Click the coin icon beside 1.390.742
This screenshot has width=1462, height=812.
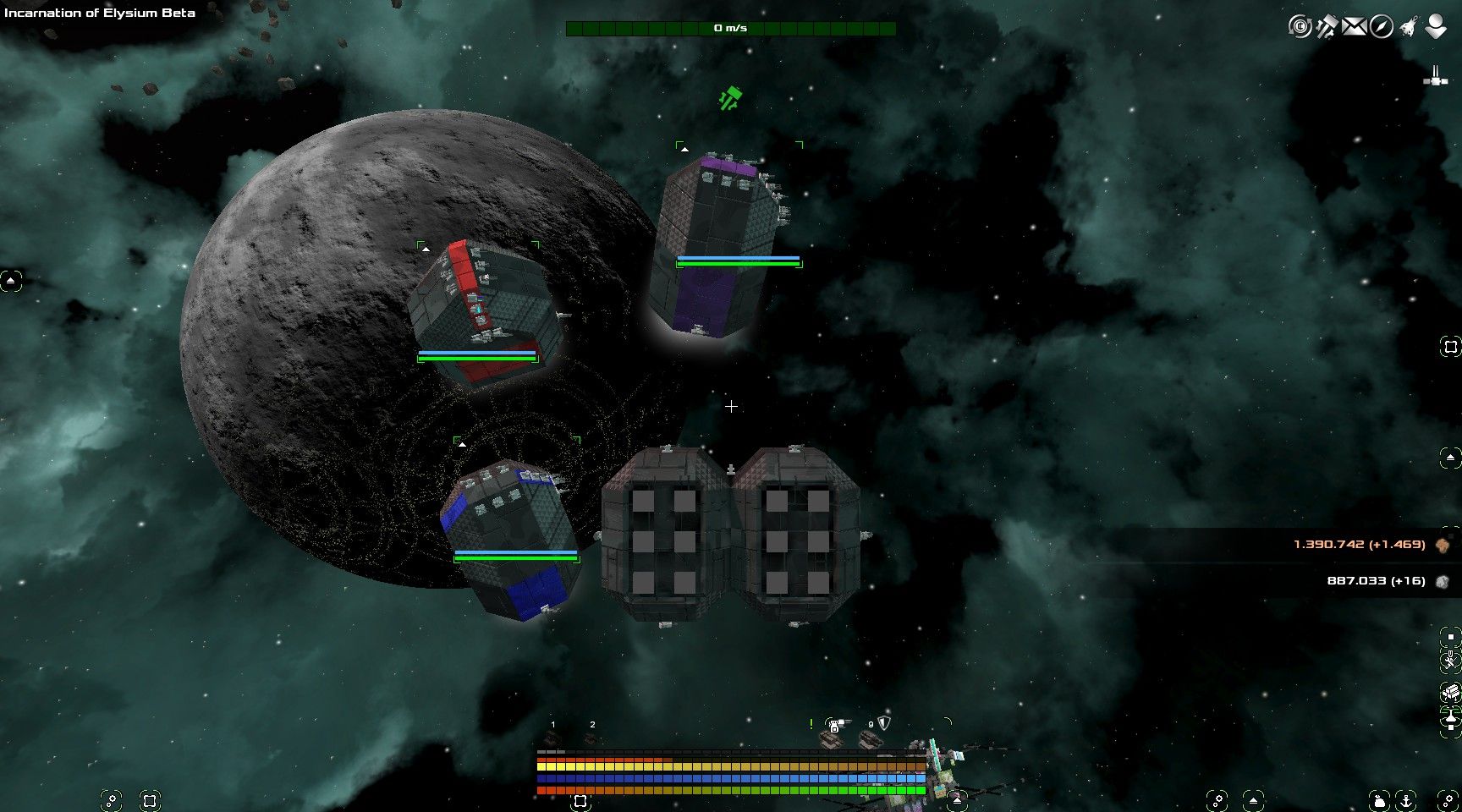point(1443,545)
